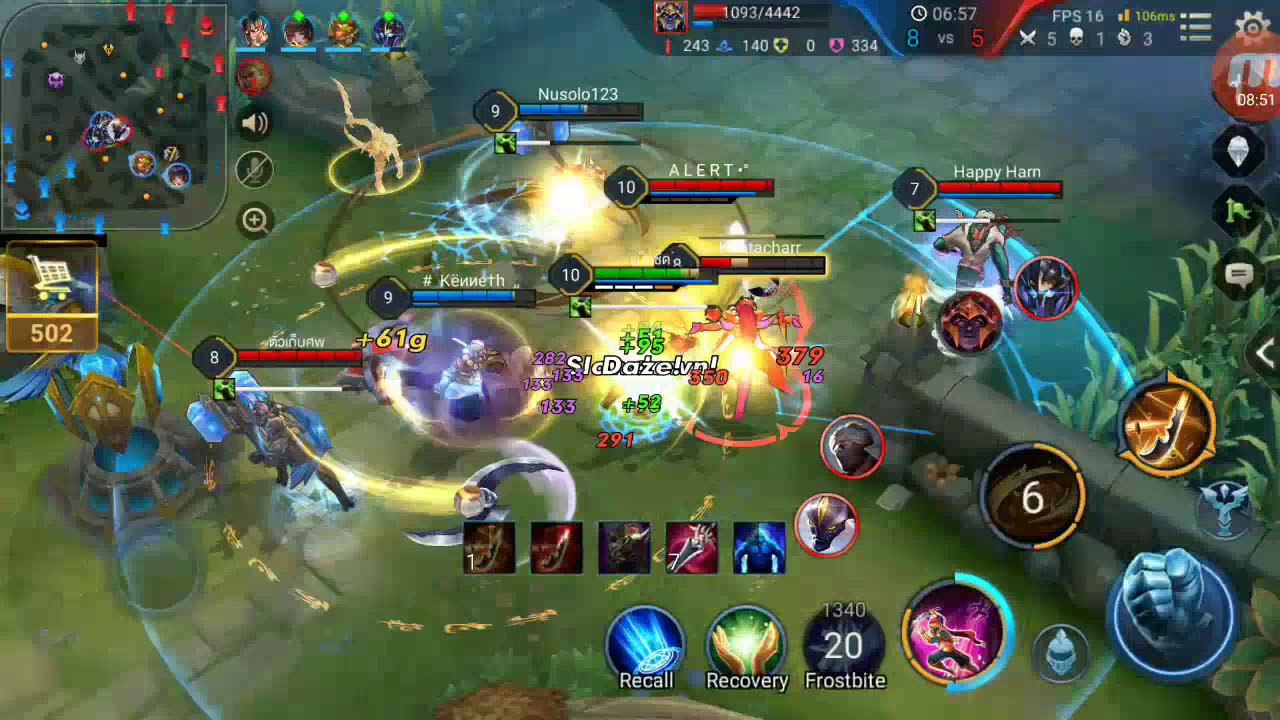Open the quick chat speech bubble
Viewport: 1280px width, 720px height.
point(1240,275)
